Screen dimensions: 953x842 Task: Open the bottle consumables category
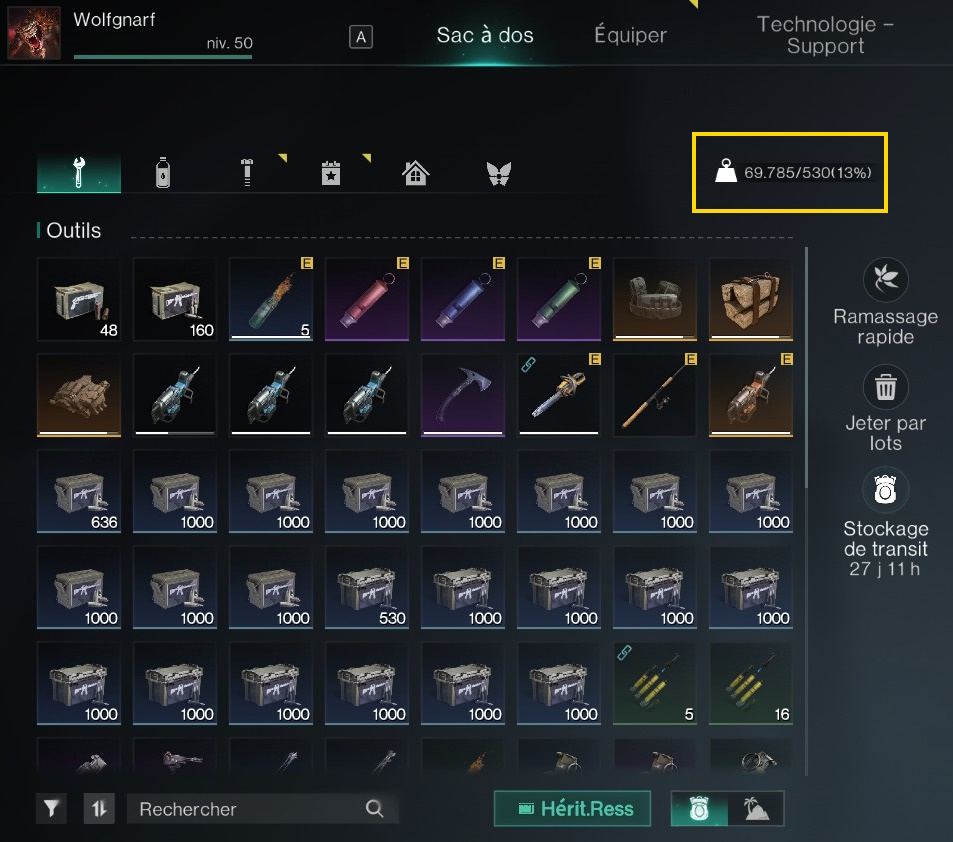(x=164, y=173)
